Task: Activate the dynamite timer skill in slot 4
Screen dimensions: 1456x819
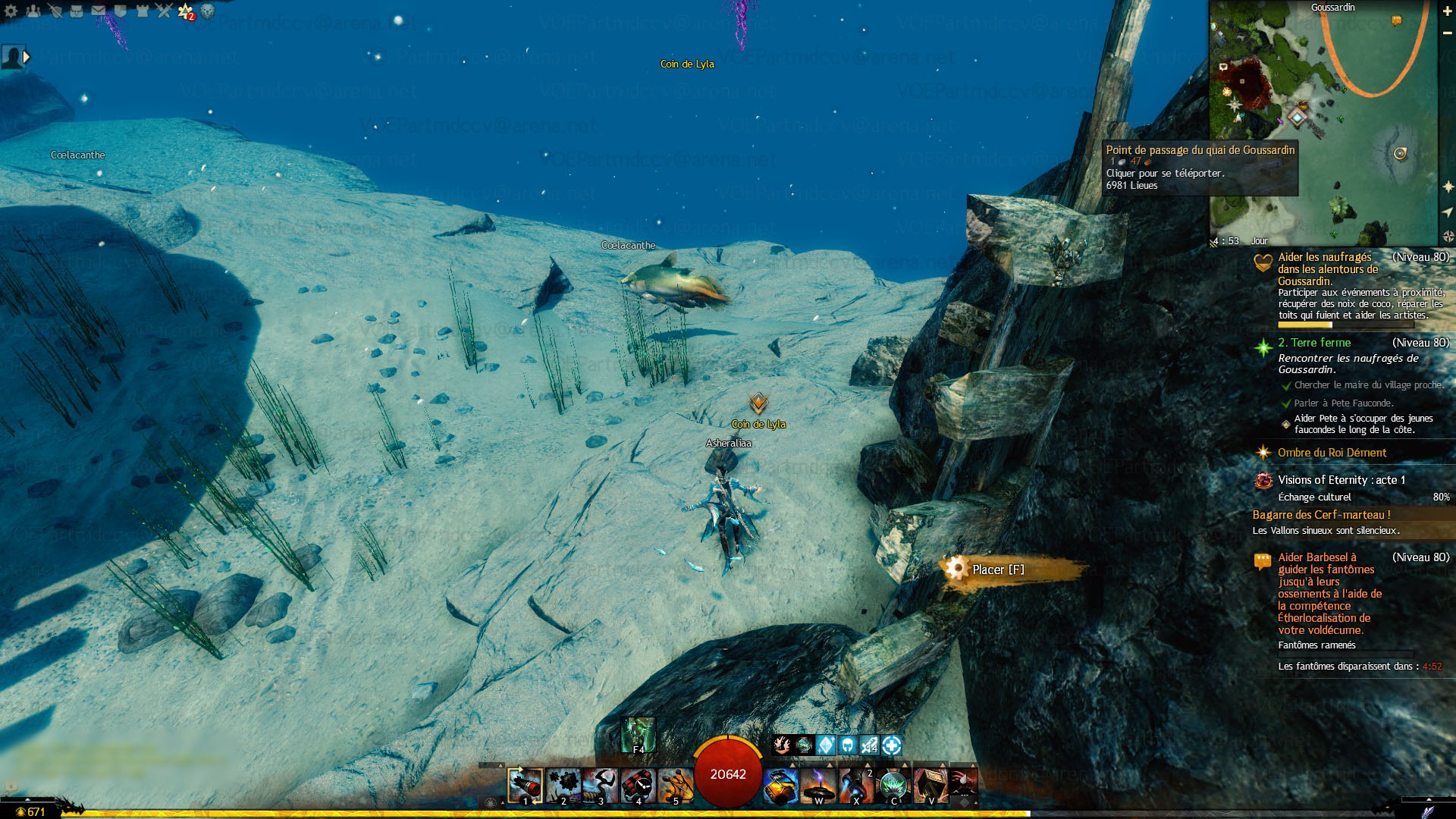Action: pyautogui.click(x=639, y=785)
